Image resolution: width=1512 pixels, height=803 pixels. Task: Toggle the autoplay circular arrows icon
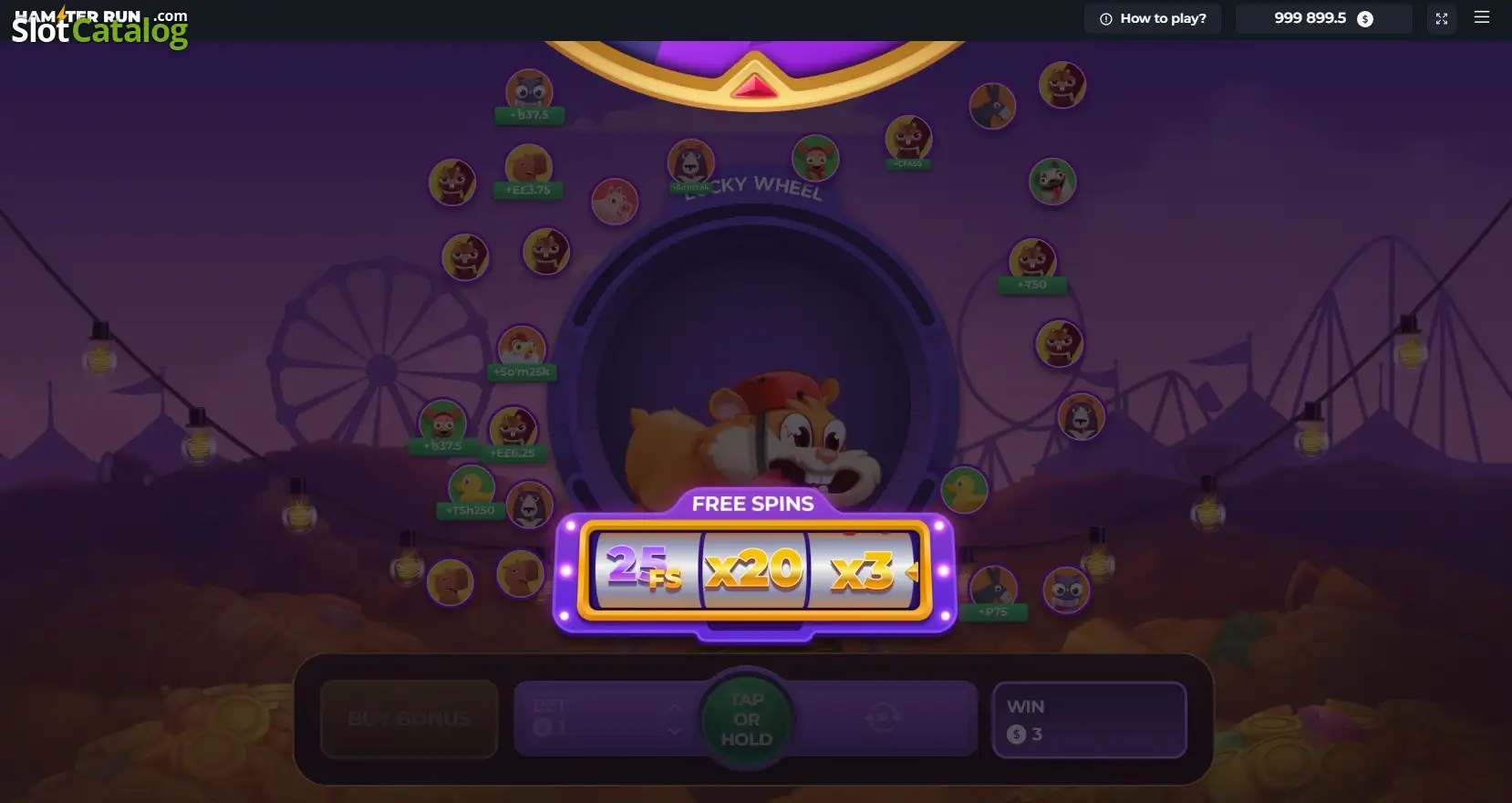coord(882,718)
